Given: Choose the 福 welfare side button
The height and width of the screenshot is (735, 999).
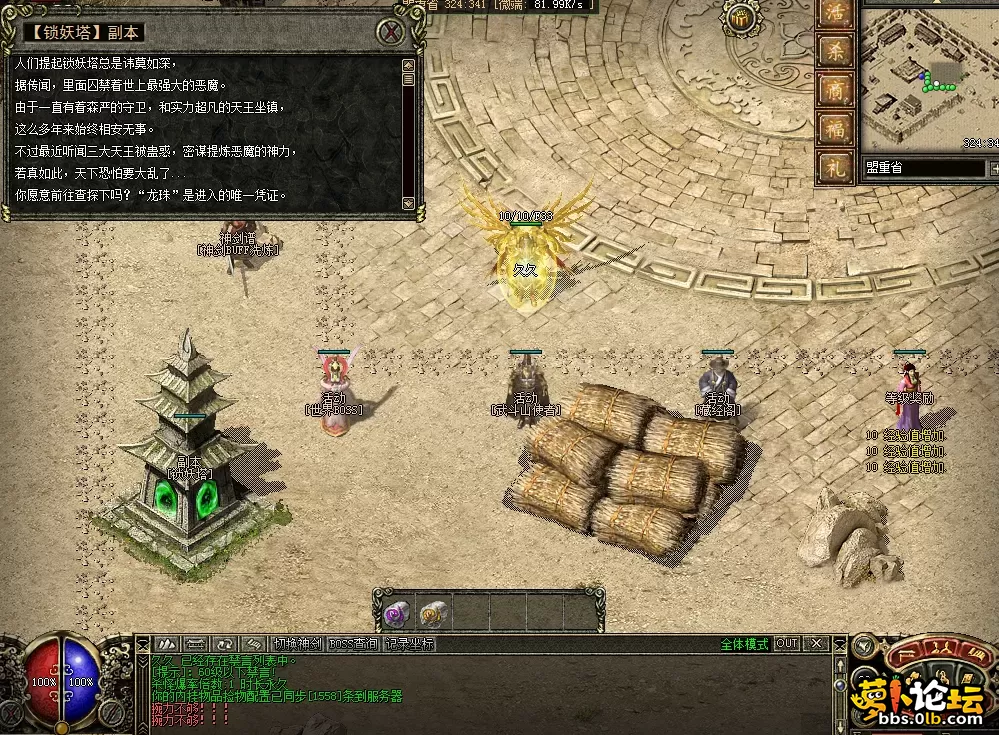Looking at the screenshot, I should coord(833,128).
